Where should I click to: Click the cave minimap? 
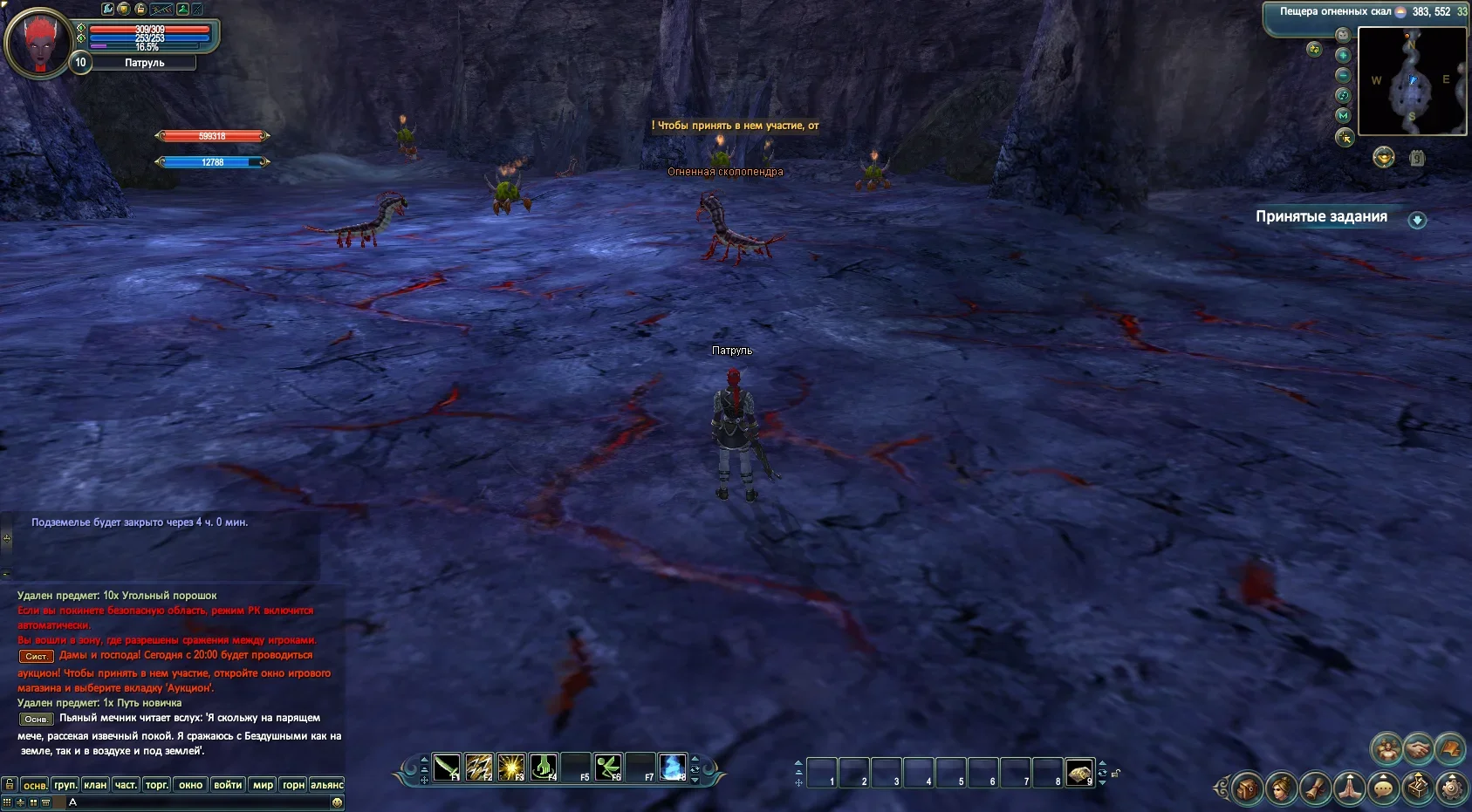tap(1412, 81)
